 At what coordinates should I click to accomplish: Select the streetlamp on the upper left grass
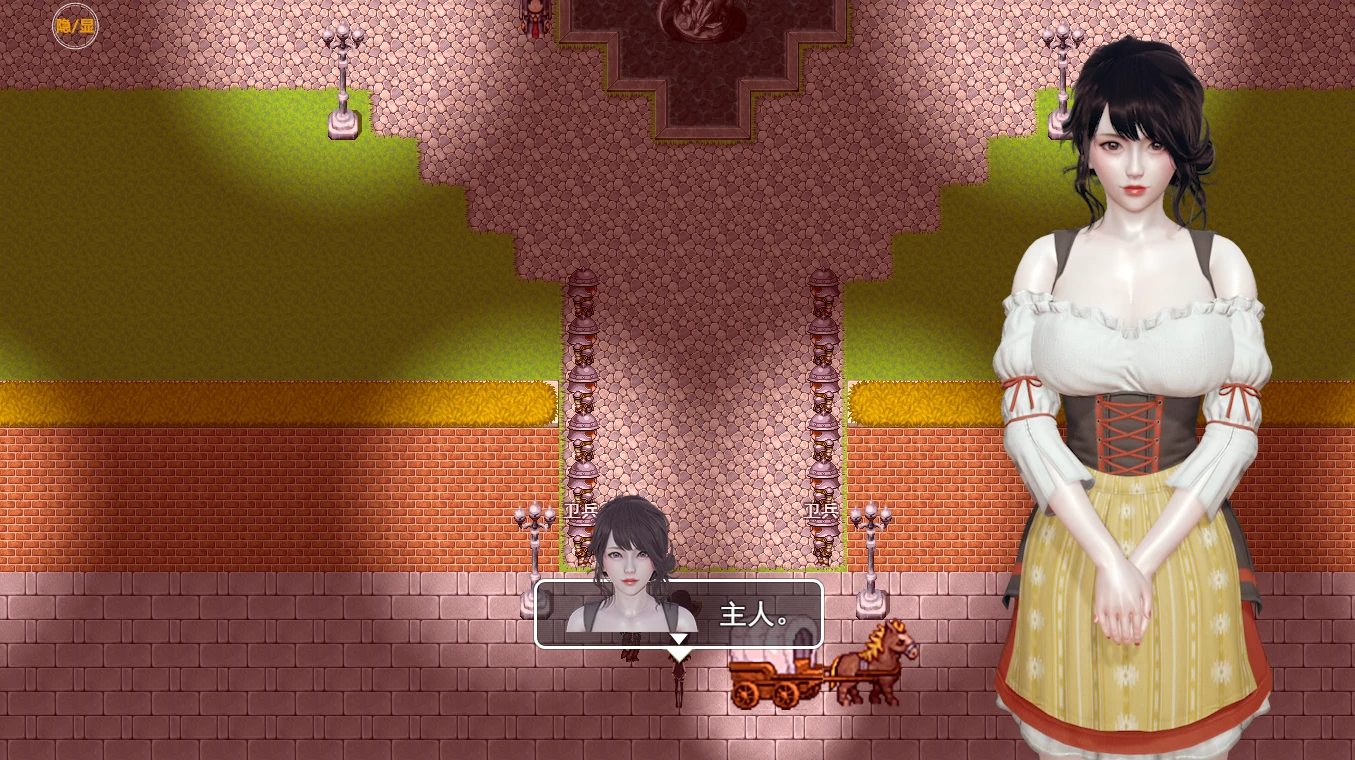point(342,80)
